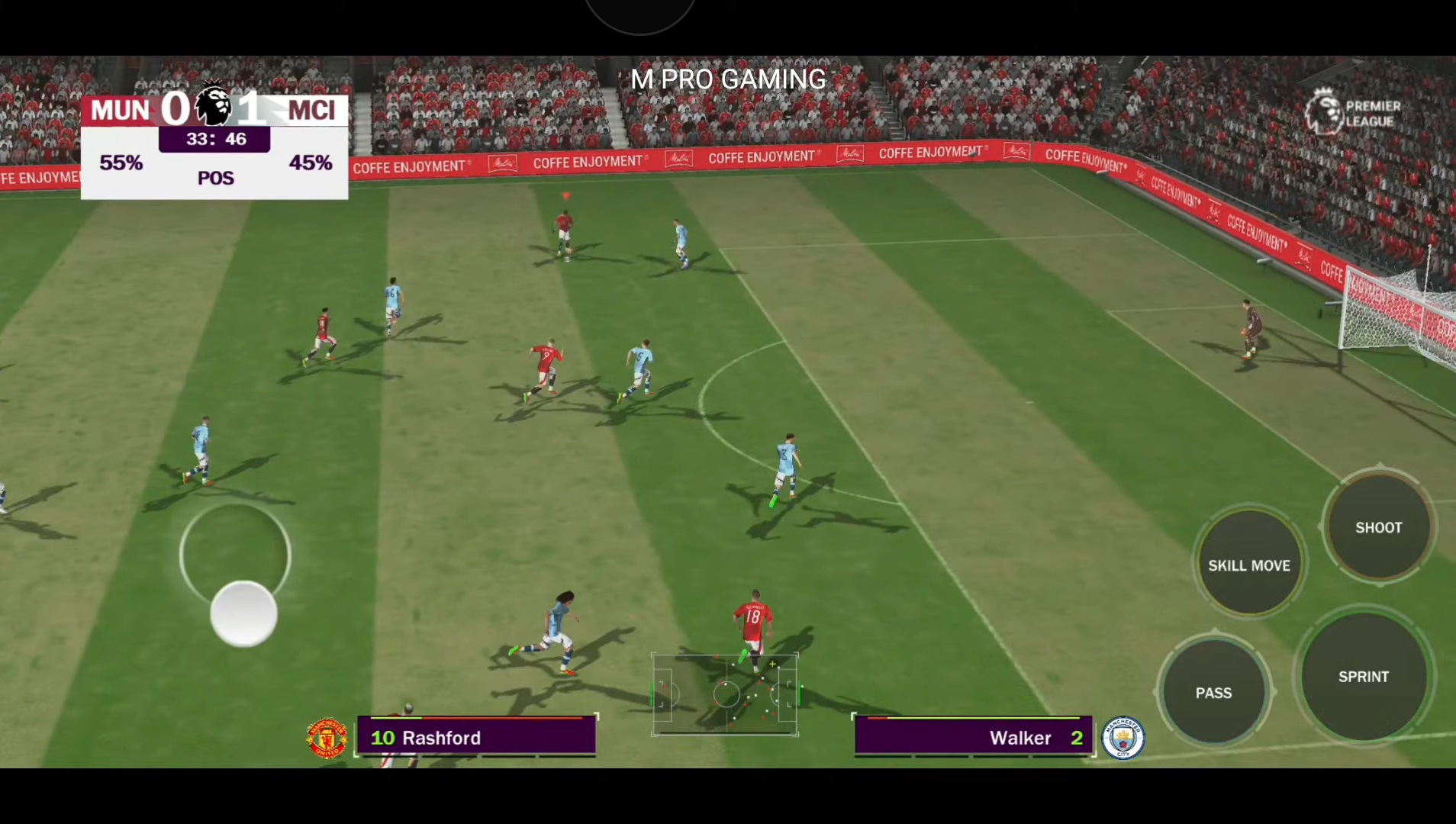Click the Premier League lion logo on scoreboard

pos(214,108)
